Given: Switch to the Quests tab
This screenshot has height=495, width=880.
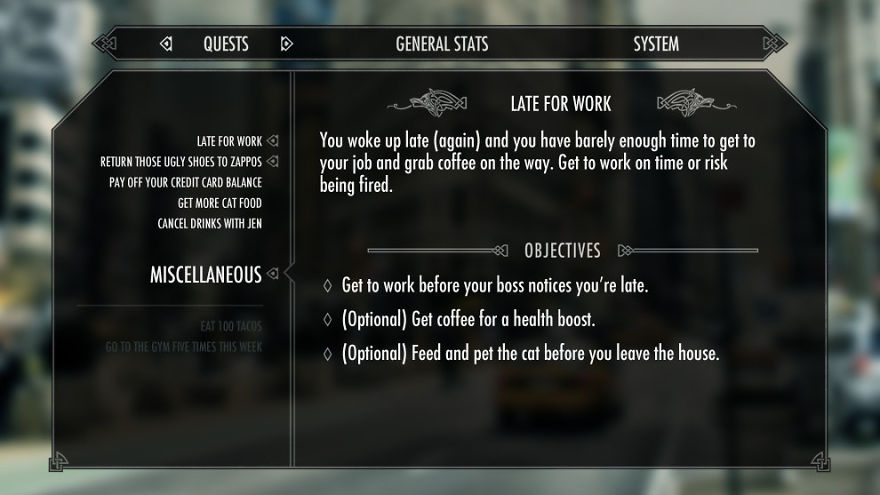Looking at the screenshot, I should point(226,44).
